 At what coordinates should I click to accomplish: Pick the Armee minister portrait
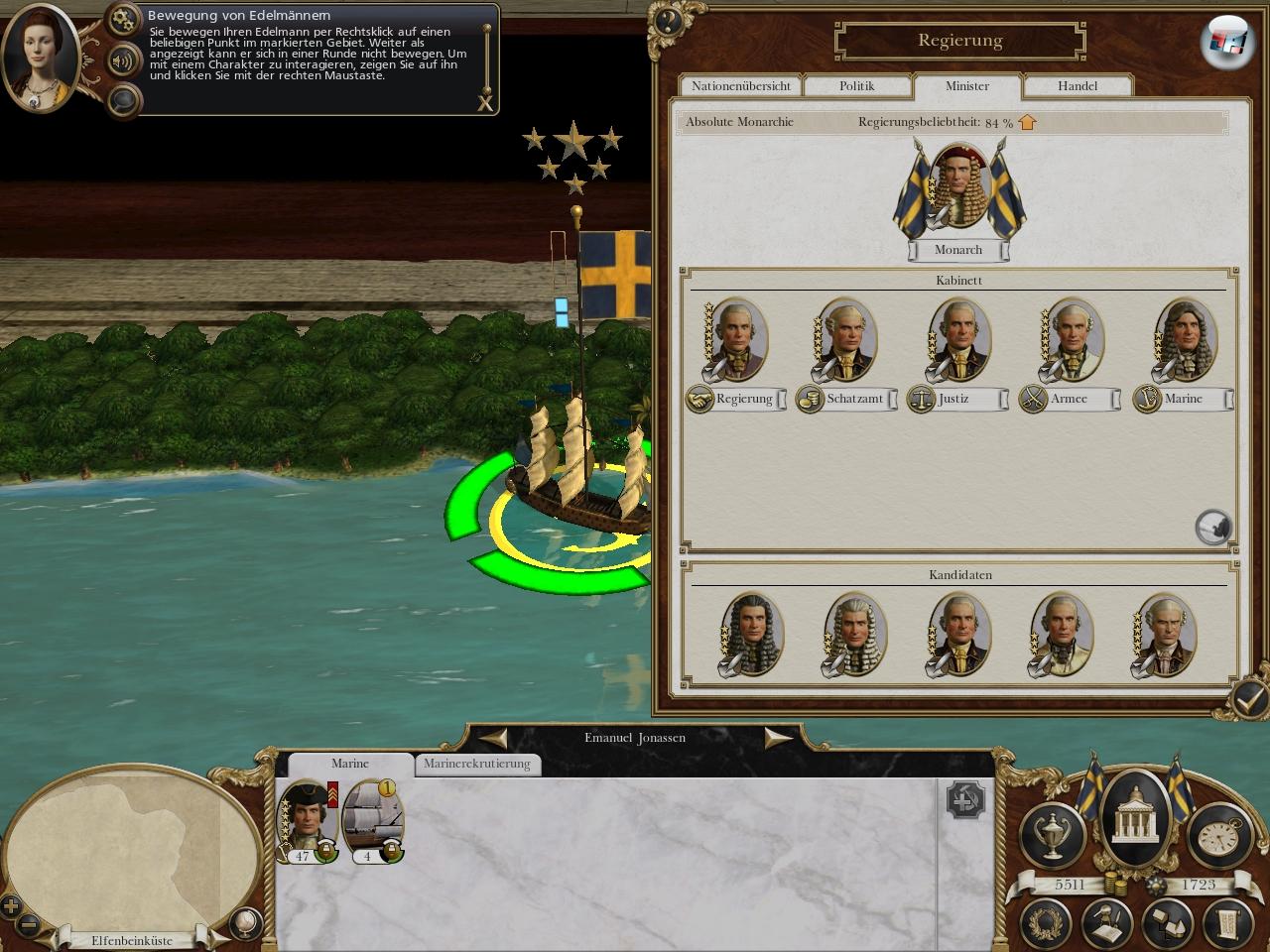[x=1072, y=339]
